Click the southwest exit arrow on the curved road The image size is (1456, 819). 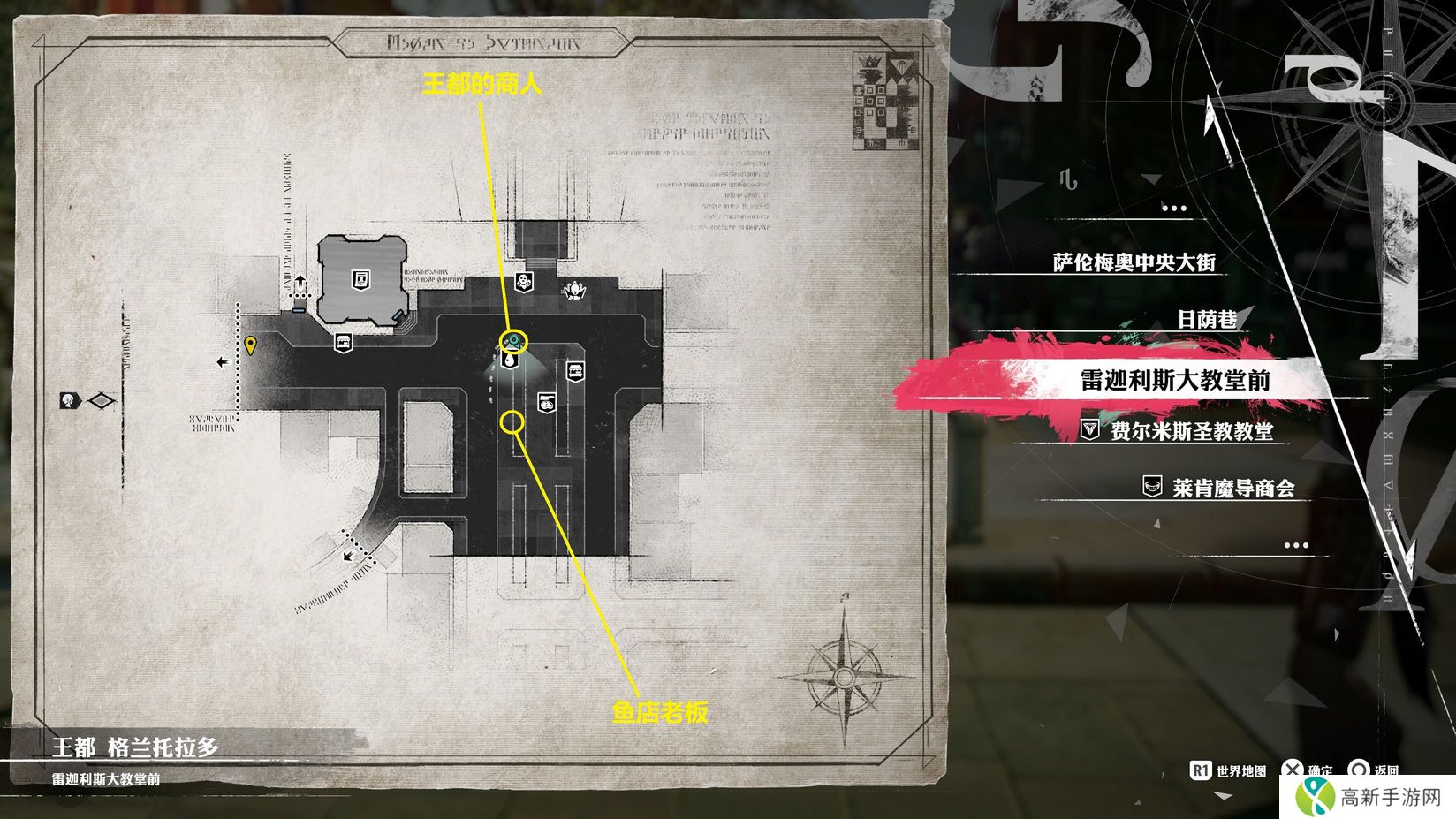pos(350,556)
